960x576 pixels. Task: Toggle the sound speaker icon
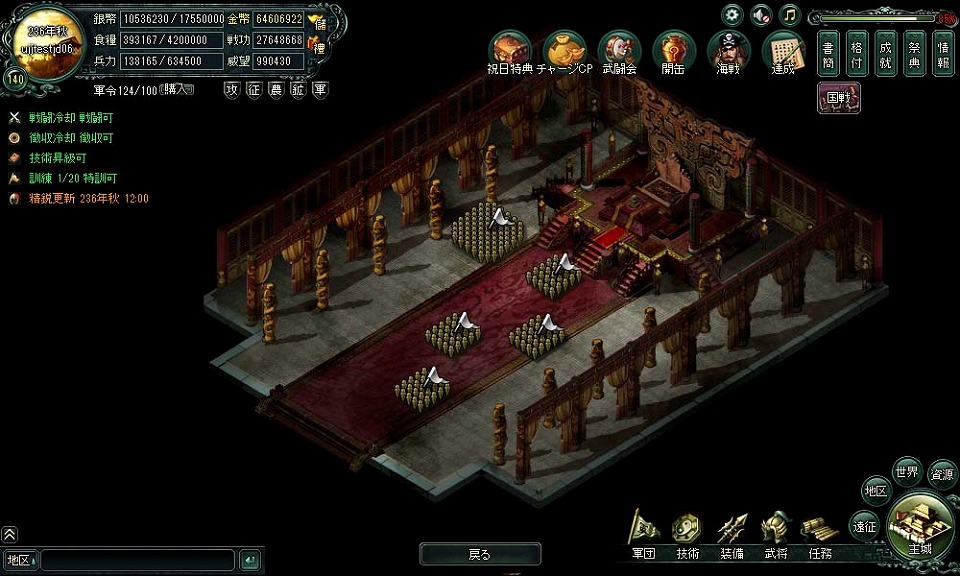(x=761, y=15)
